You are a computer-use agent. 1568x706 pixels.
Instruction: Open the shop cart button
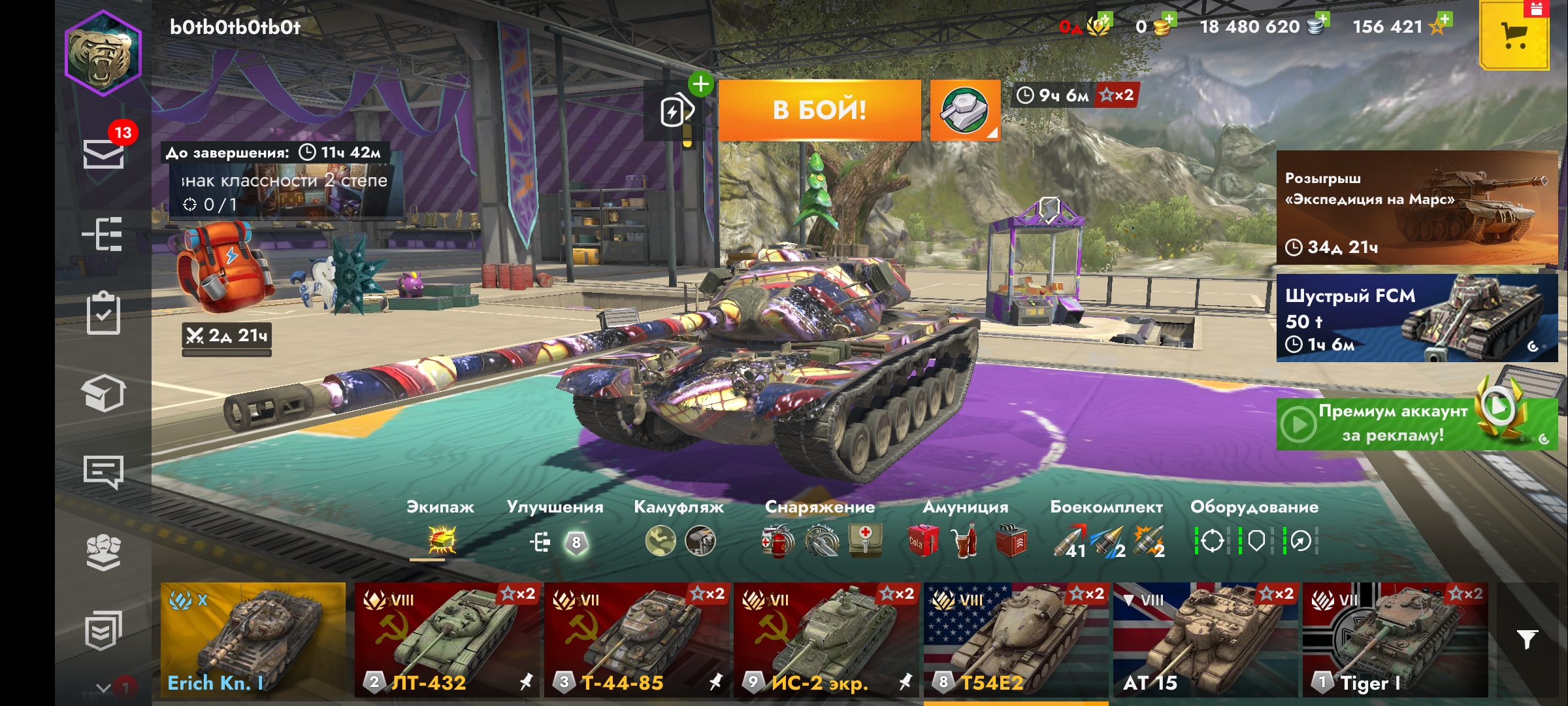point(1514,36)
